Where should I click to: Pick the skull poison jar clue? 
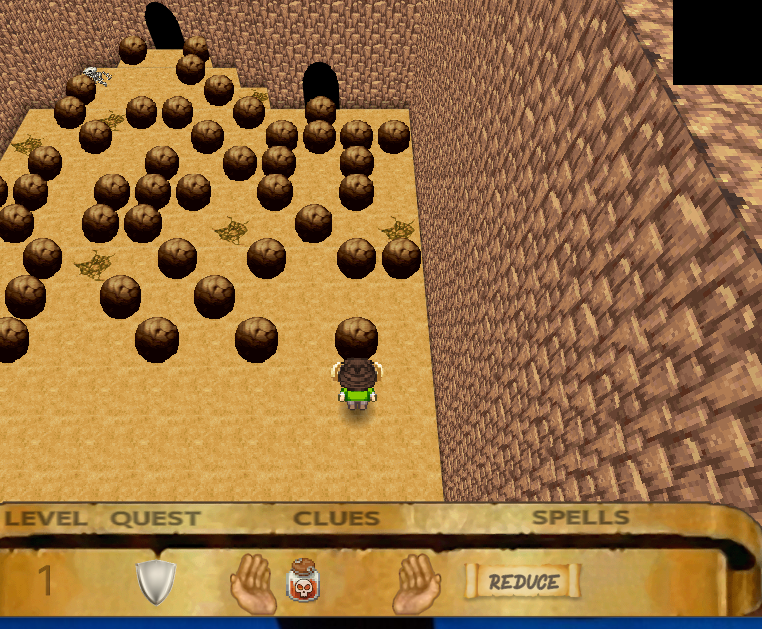tap(303, 581)
